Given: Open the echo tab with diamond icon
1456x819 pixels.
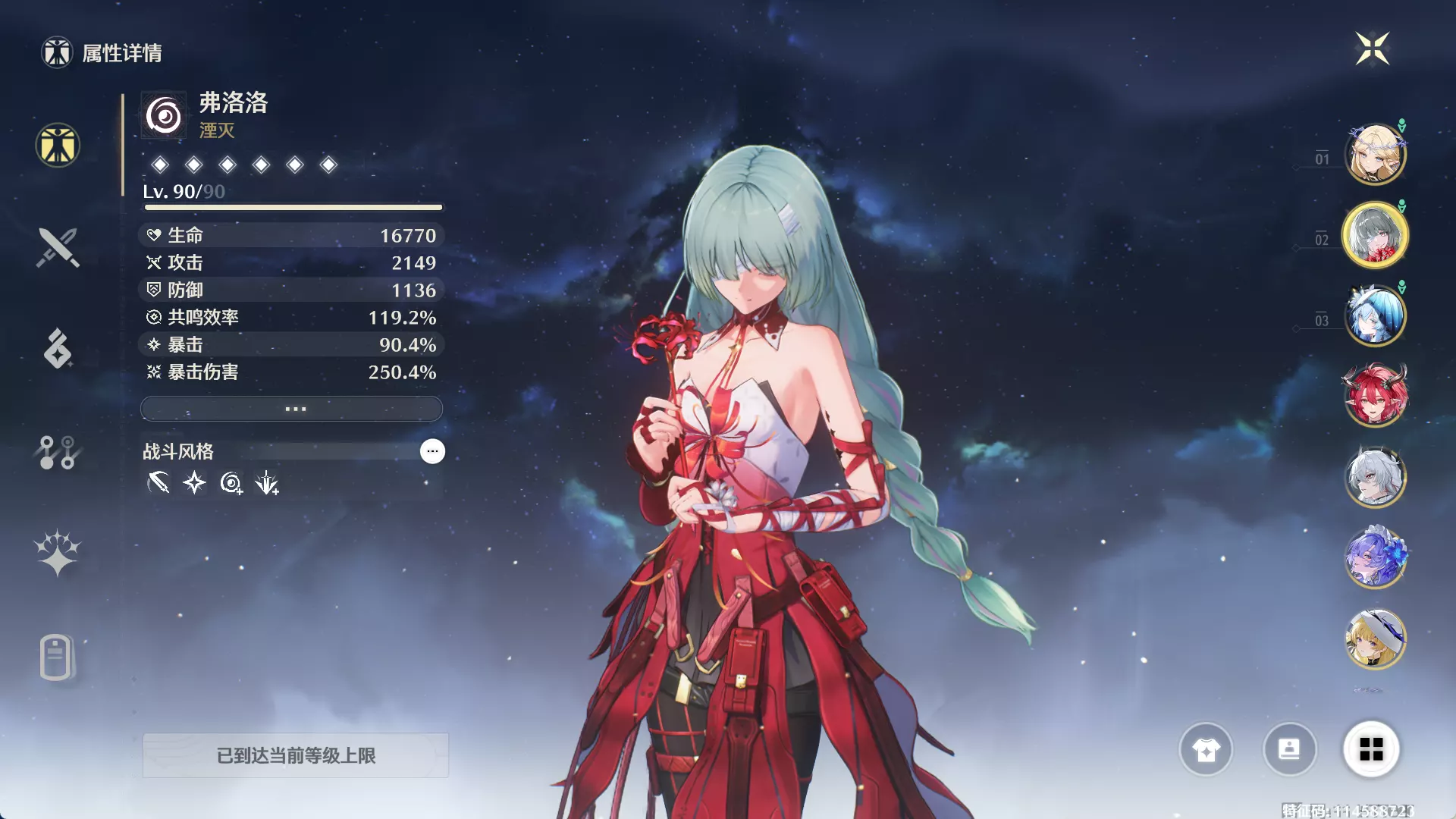Looking at the screenshot, I should click(x=58, y=349).
